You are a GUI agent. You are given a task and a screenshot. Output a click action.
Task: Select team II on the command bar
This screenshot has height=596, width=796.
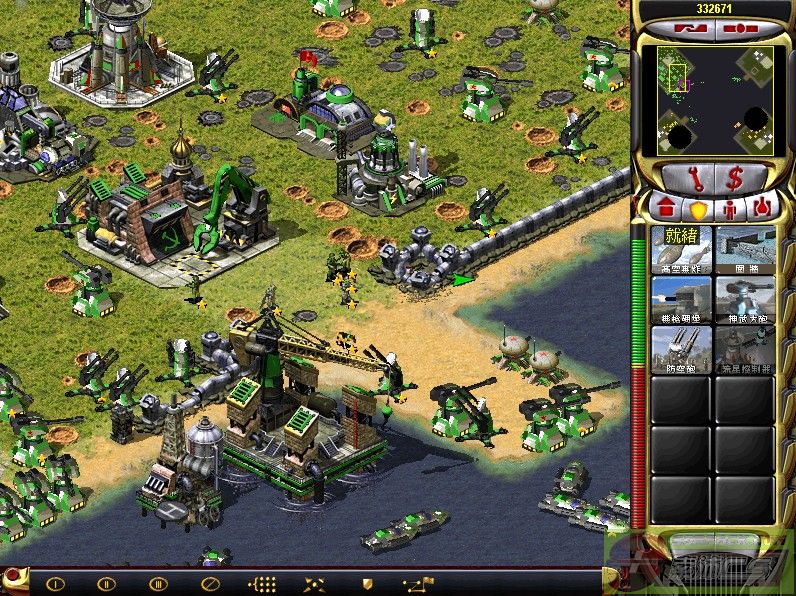point(106,583)
